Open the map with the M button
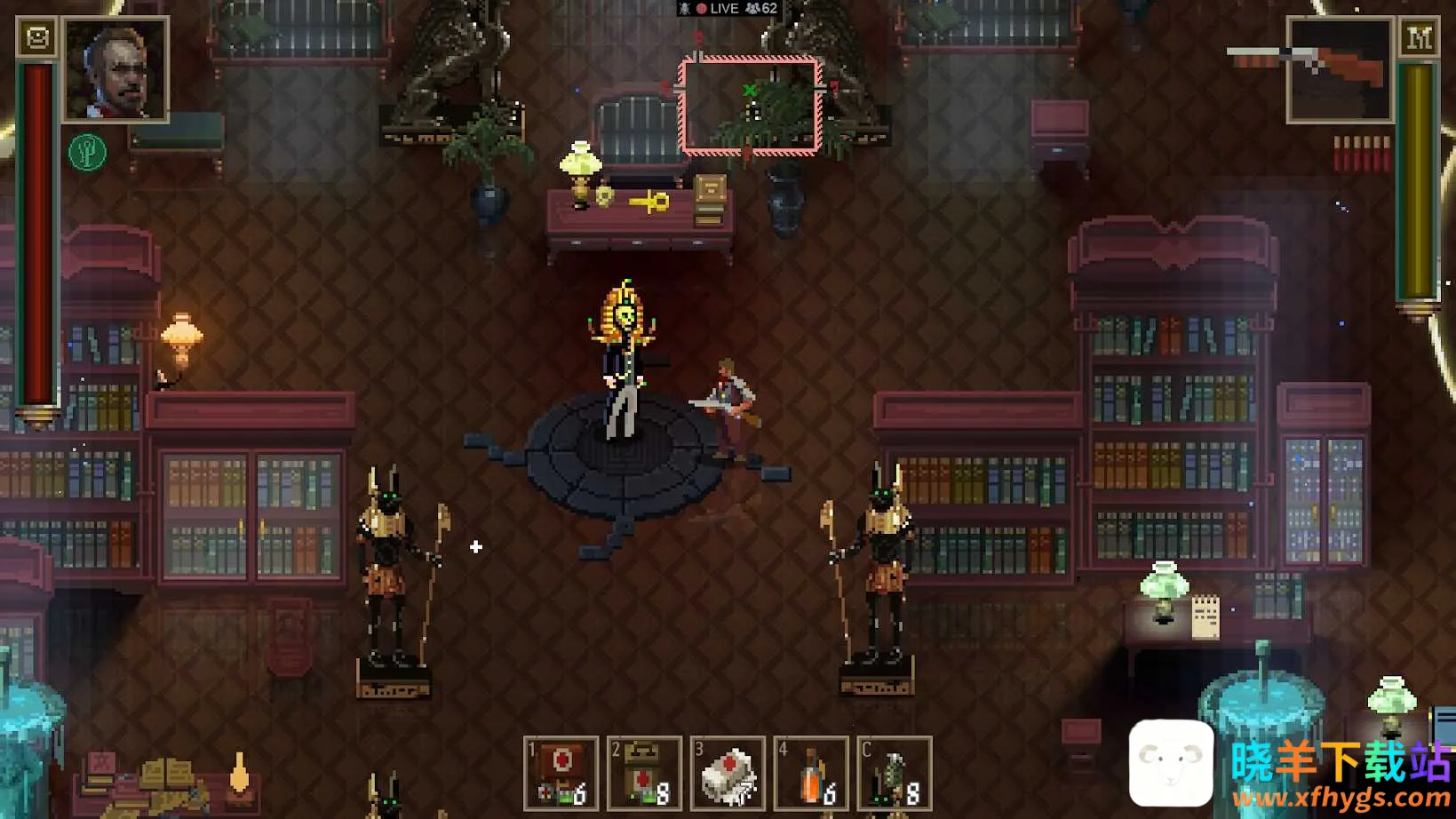 pyautogui.click(x=1419, y=38)
